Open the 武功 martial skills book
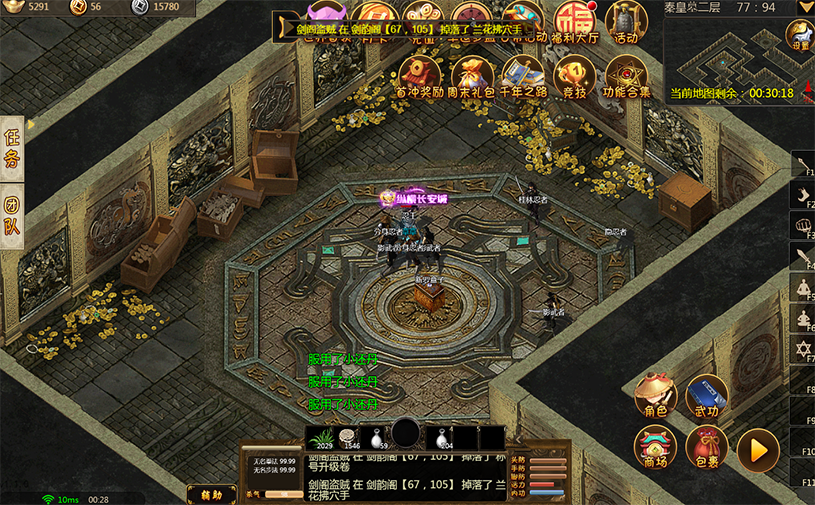The height and width of the screenshot is (505, 815). tap(706, 394)
